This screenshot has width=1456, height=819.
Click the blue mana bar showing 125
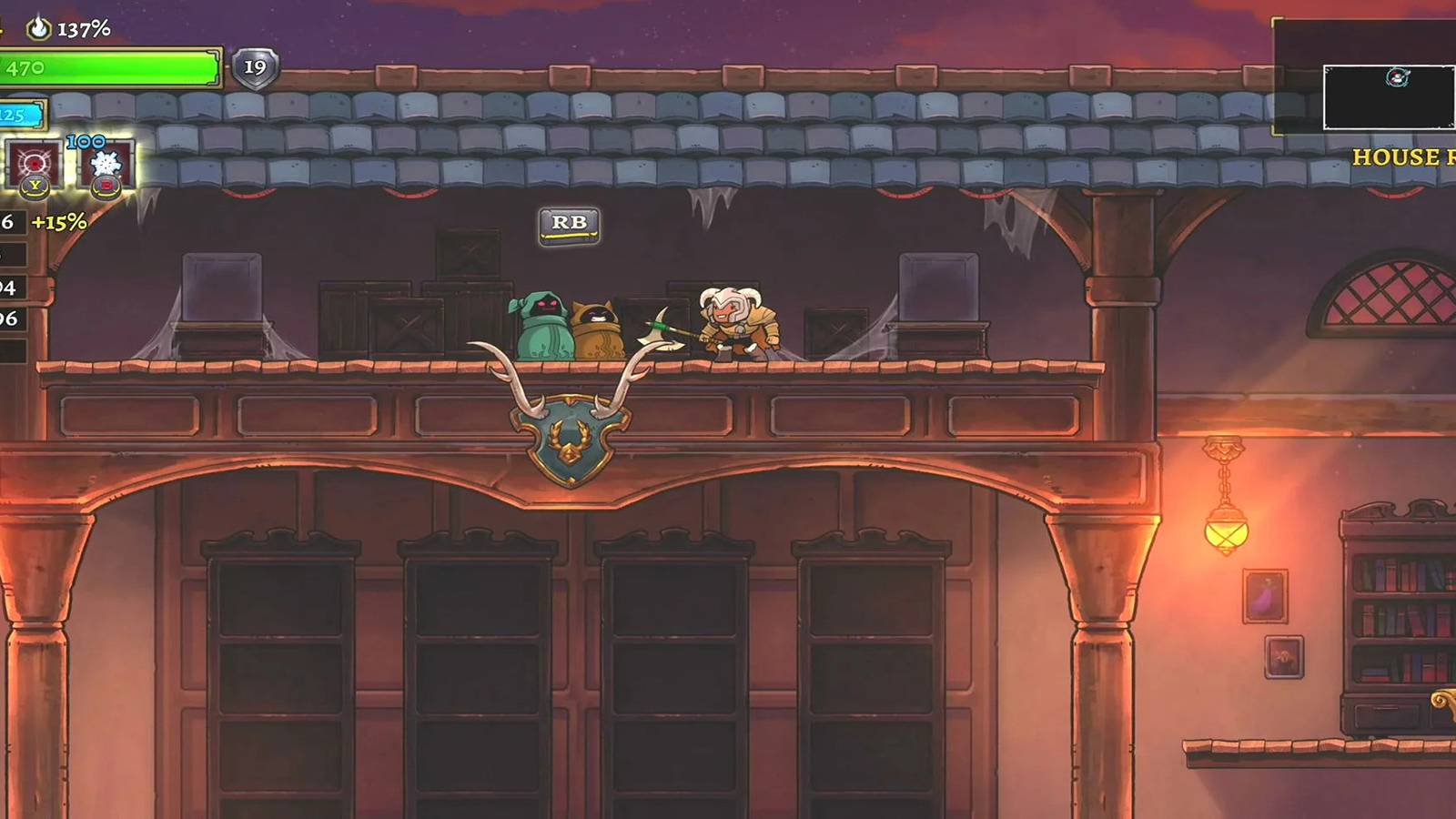click(x=23, y=115)
